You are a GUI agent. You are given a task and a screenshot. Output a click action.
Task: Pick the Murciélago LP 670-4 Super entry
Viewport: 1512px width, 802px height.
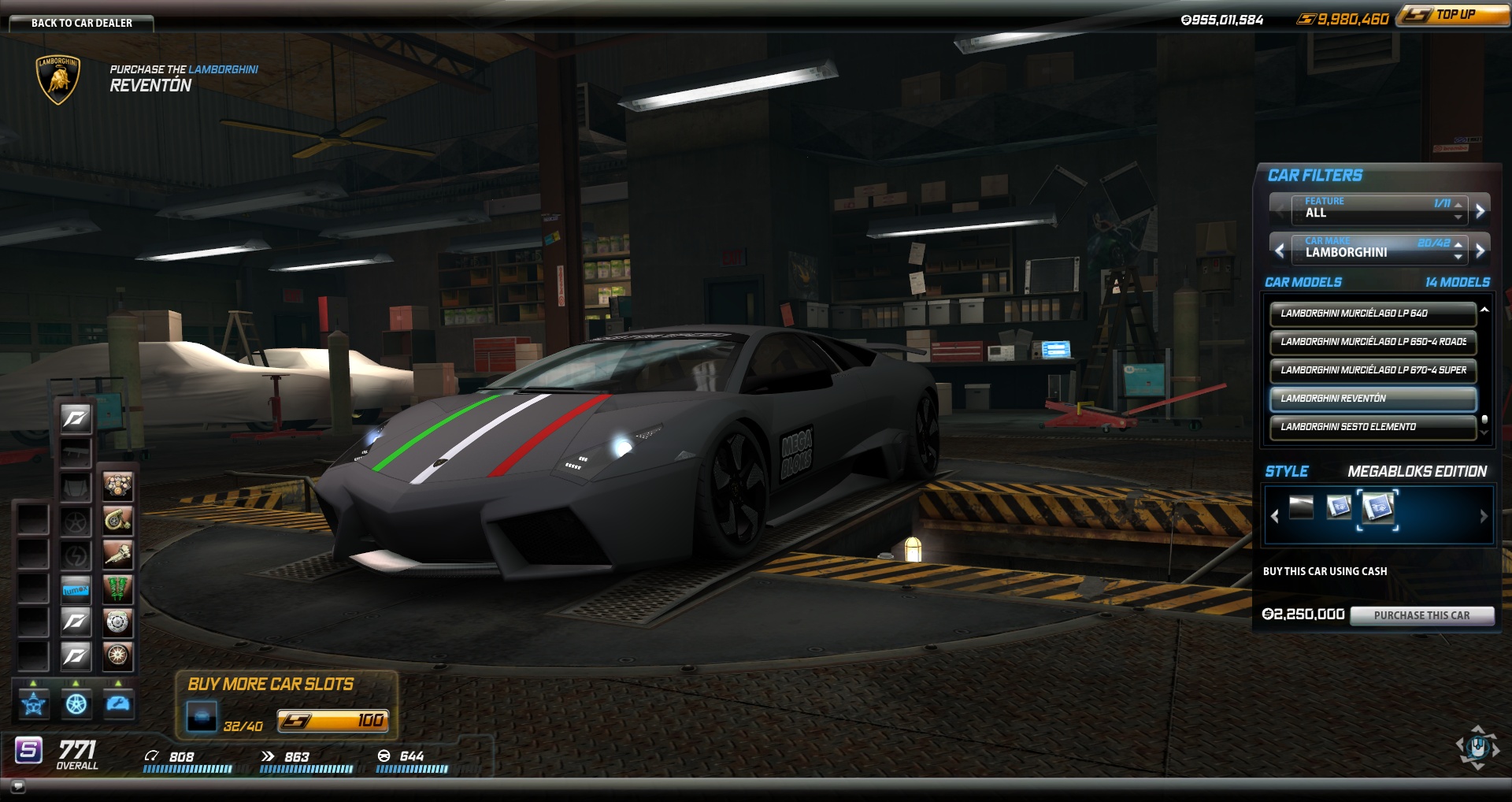pos(1372,370)
